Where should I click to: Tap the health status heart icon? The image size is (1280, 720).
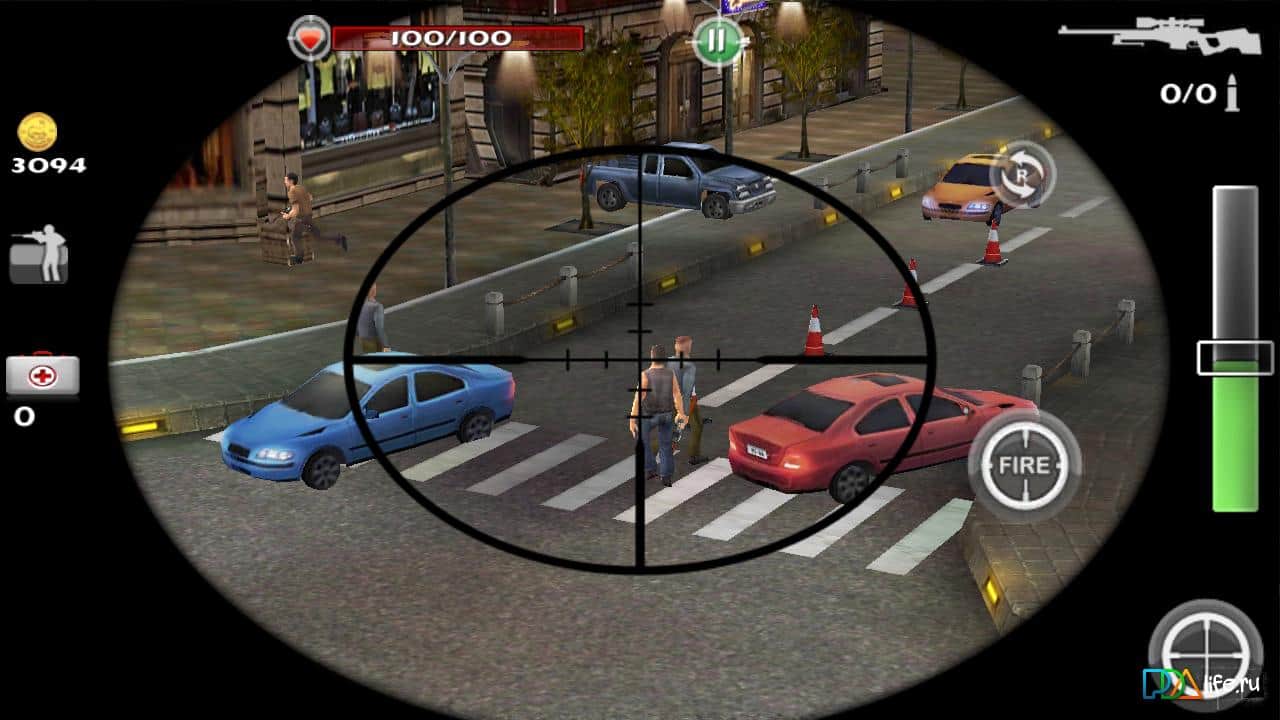310,35
